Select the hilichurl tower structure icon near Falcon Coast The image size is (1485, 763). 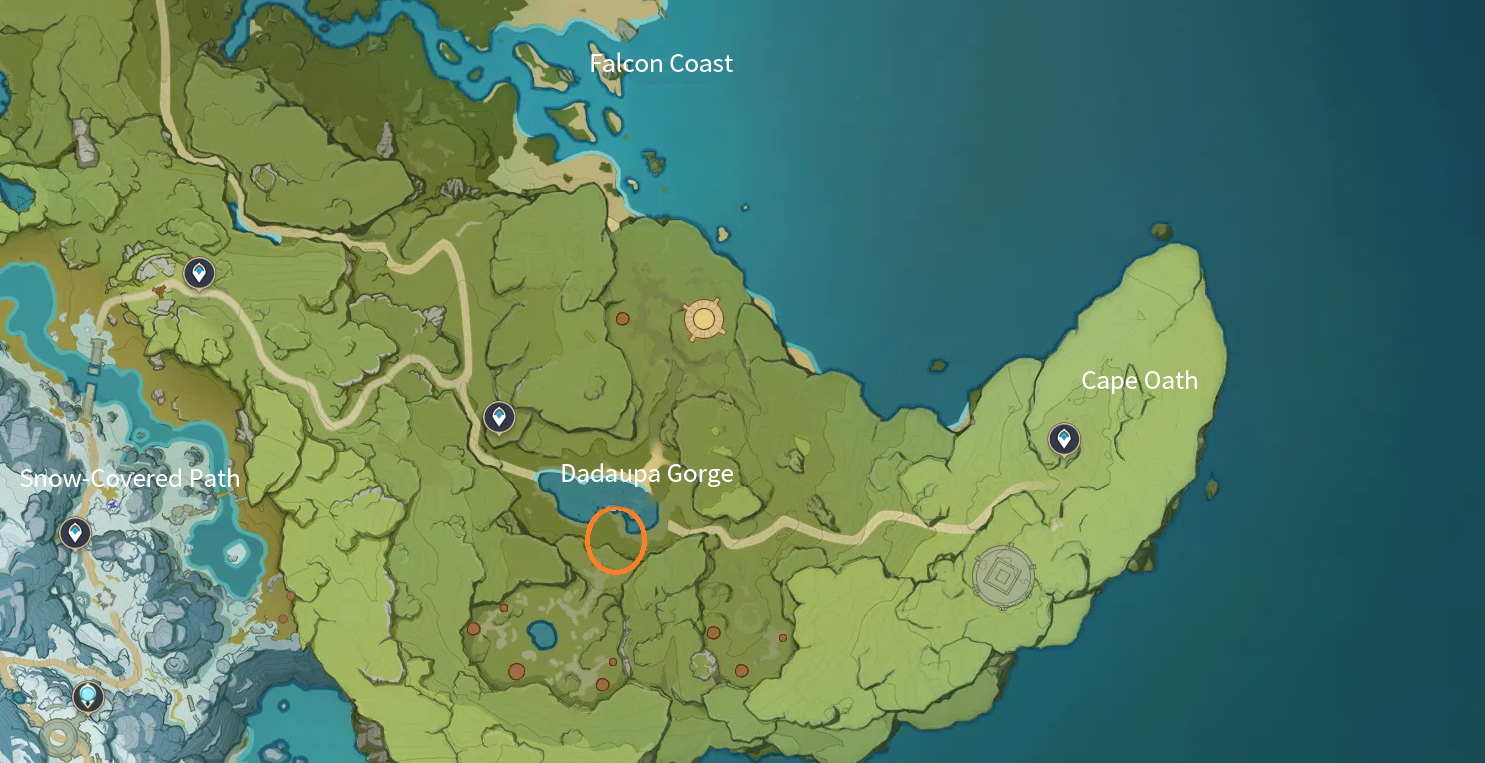click(x=703, y=320)
